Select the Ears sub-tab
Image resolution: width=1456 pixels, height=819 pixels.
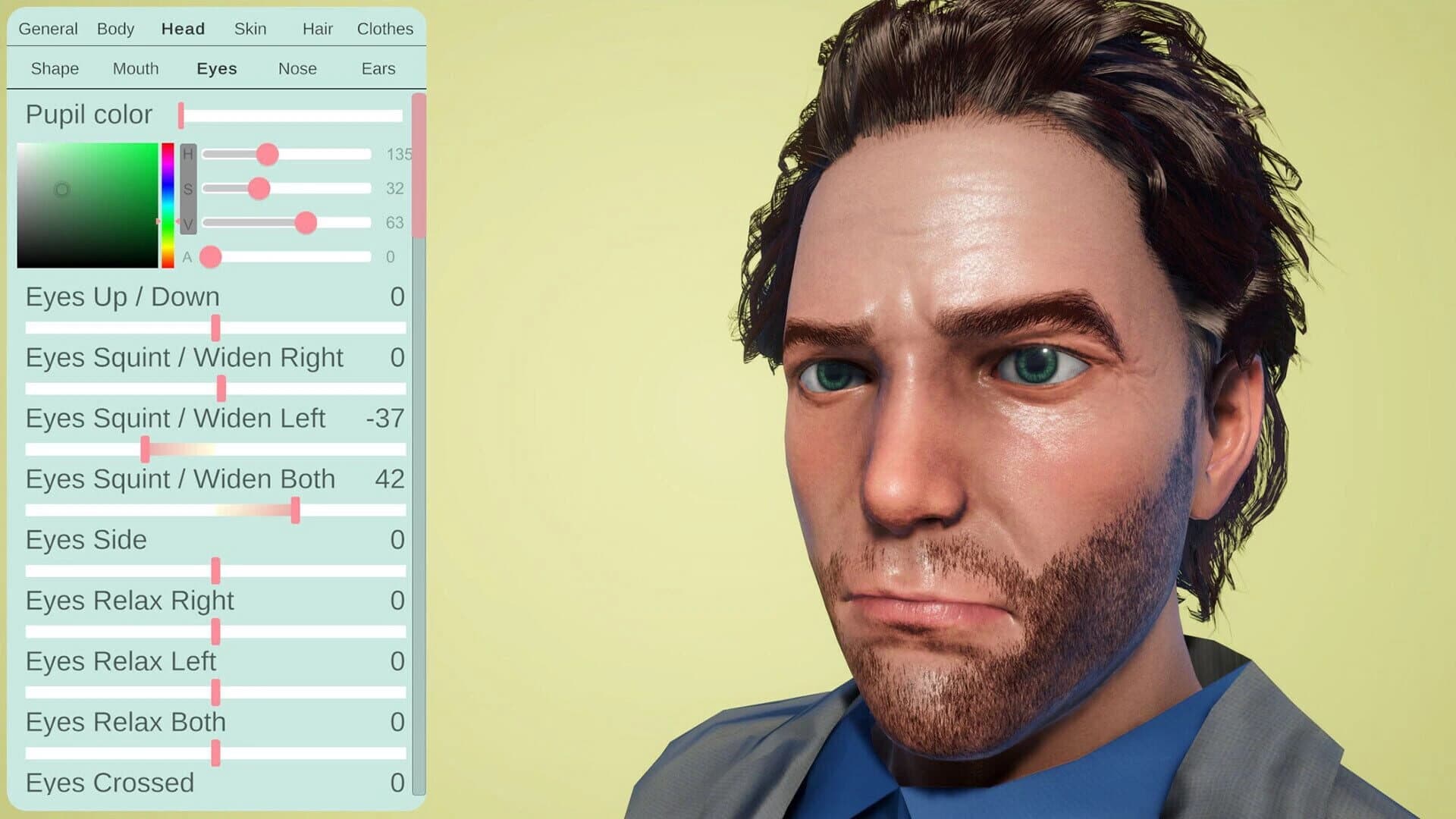377,68
